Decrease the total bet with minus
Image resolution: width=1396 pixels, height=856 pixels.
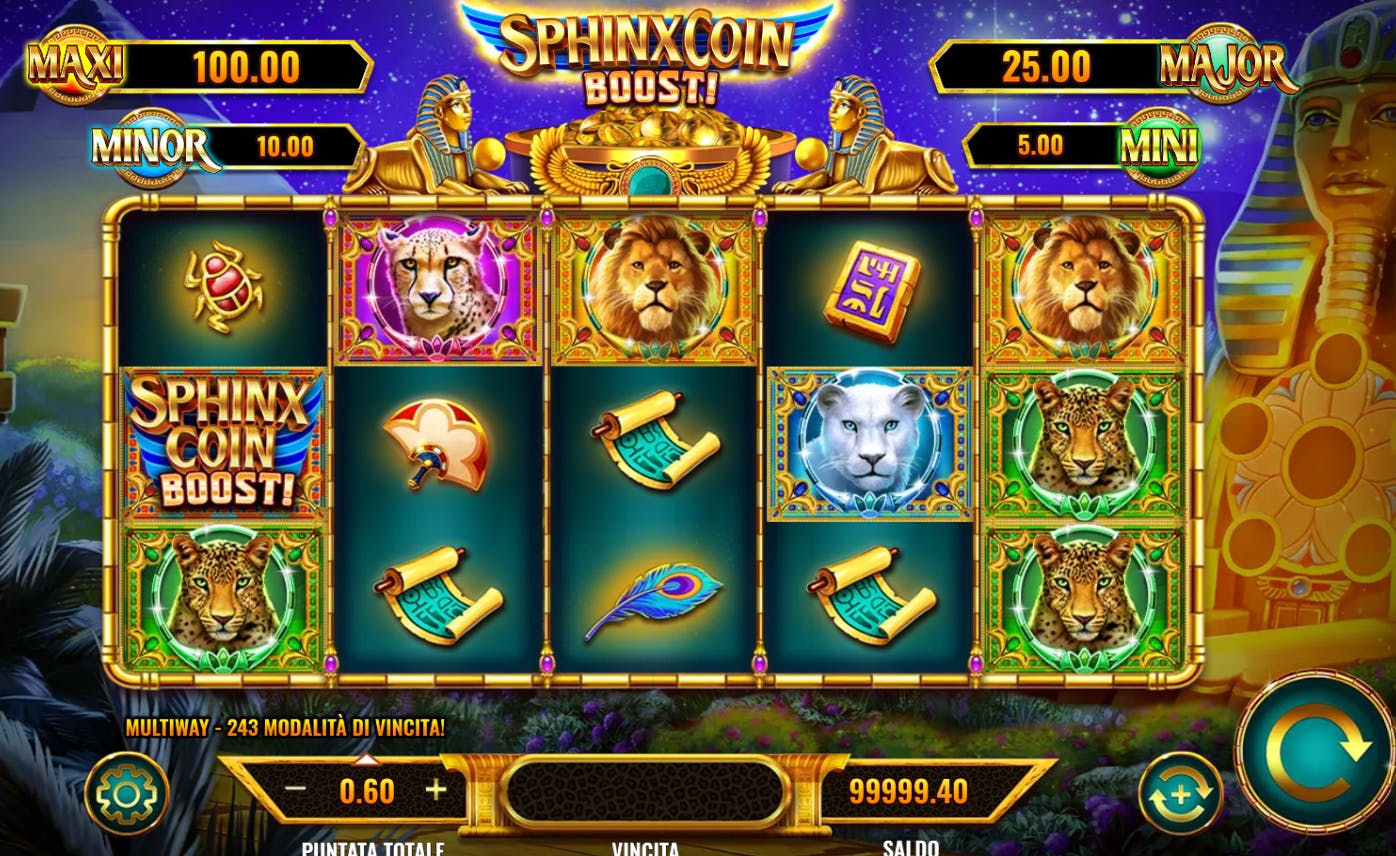coord(295,789)
